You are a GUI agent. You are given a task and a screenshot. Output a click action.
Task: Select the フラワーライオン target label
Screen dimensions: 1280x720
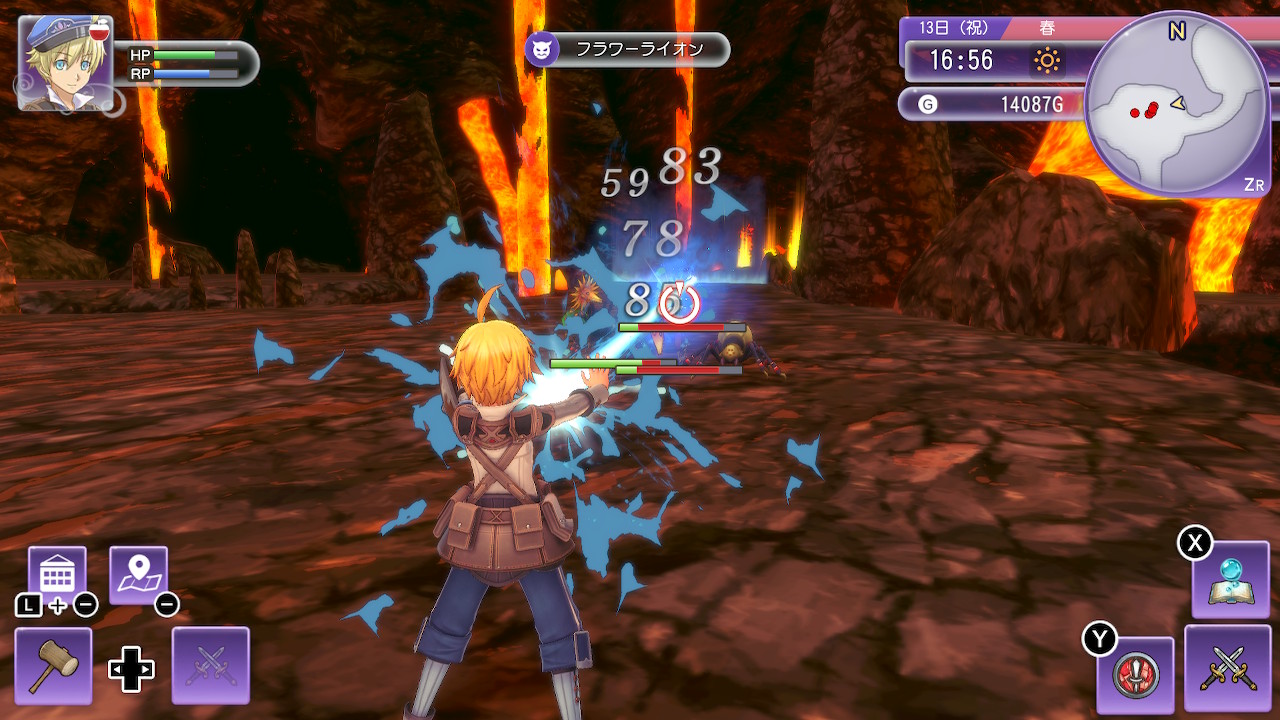point(628,49)
